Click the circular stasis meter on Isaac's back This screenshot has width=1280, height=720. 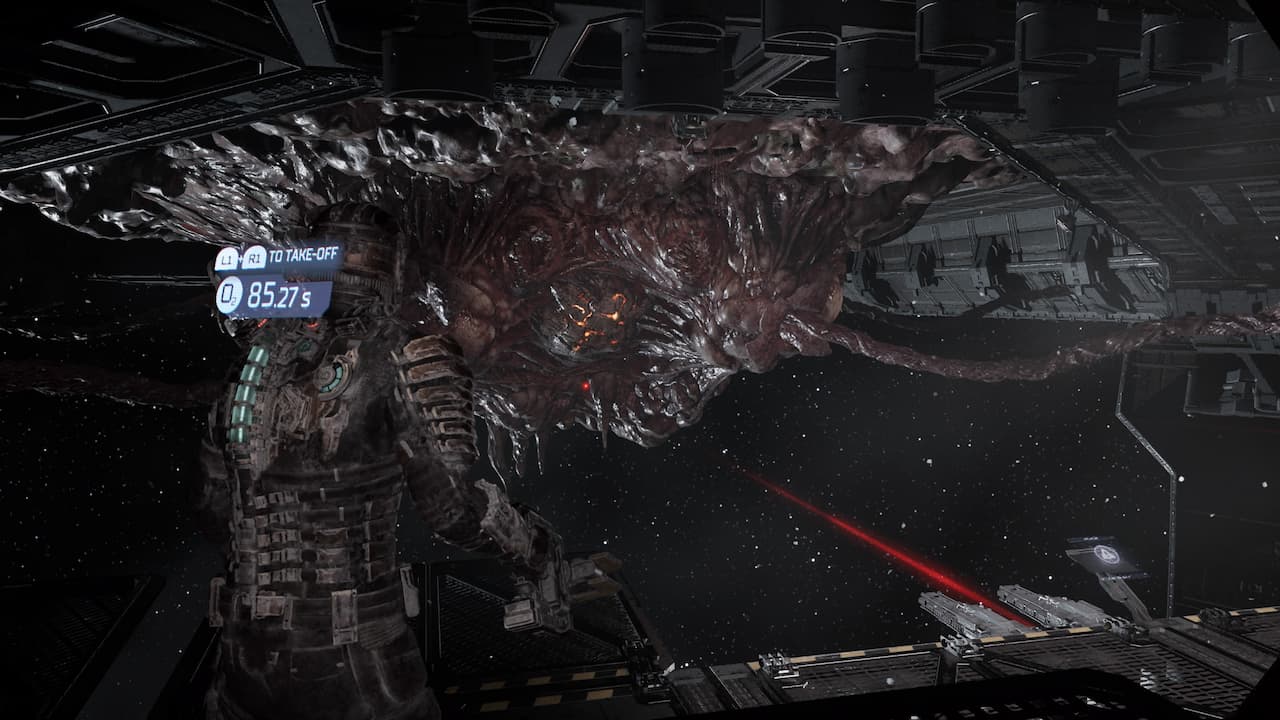[x=331, y=378]
